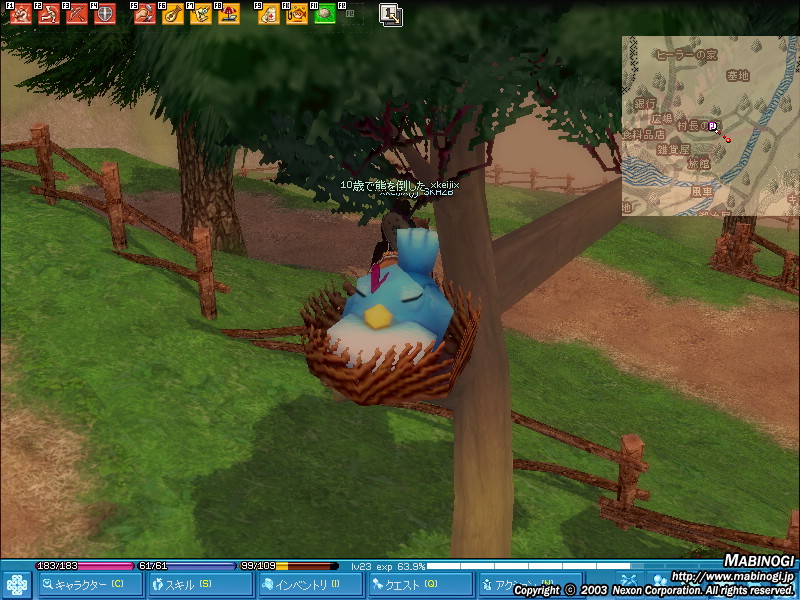Toggle the hotkey bar page switch button
This screenshot has width=800, height=600.
(x=390, y=14)
